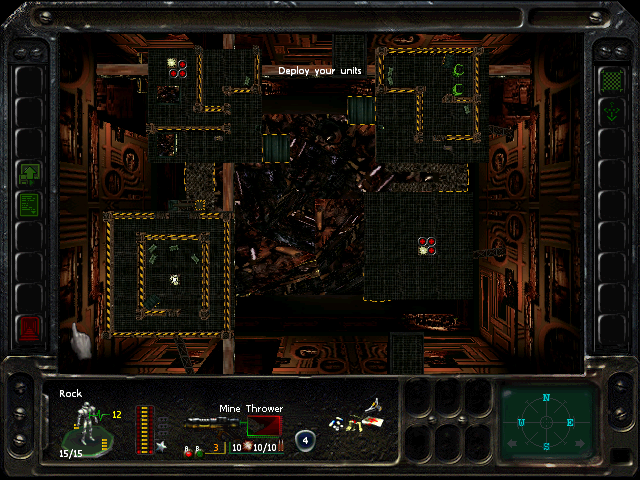Screen dimensions: 640x480
Task: Open the green document panel button
Action: (x=28, y=204)
